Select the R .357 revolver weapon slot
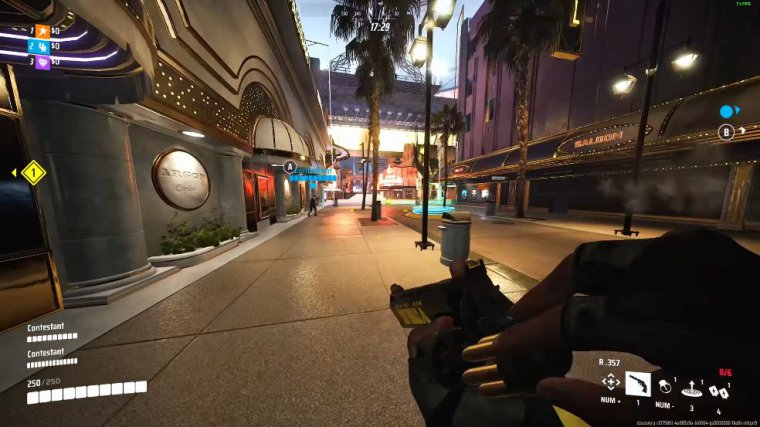This screenshot has height=427, width=760. click(637, 383)
